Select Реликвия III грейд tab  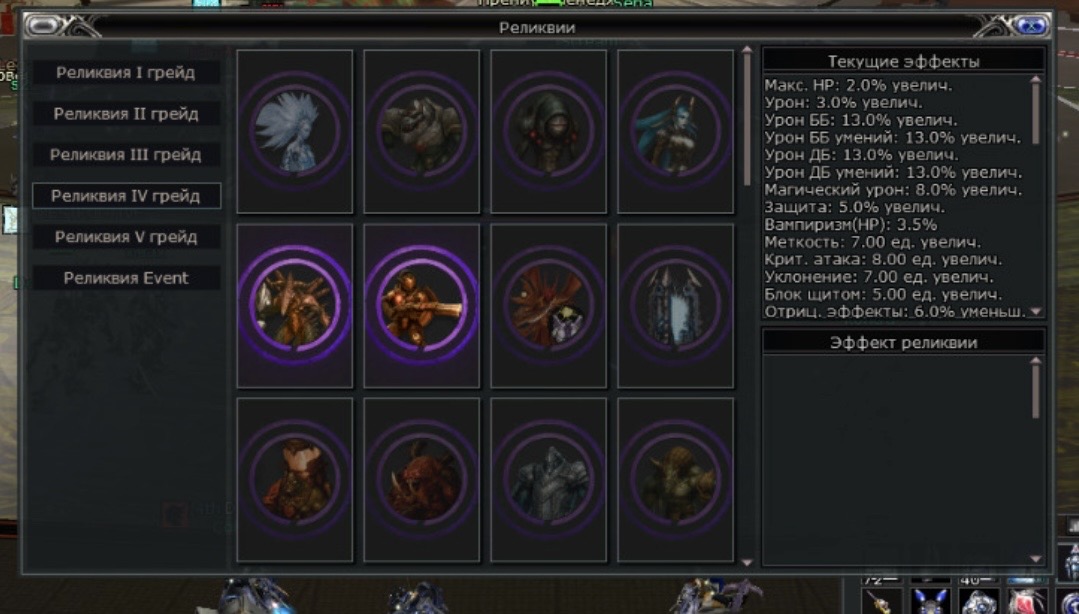coord(126,155)
